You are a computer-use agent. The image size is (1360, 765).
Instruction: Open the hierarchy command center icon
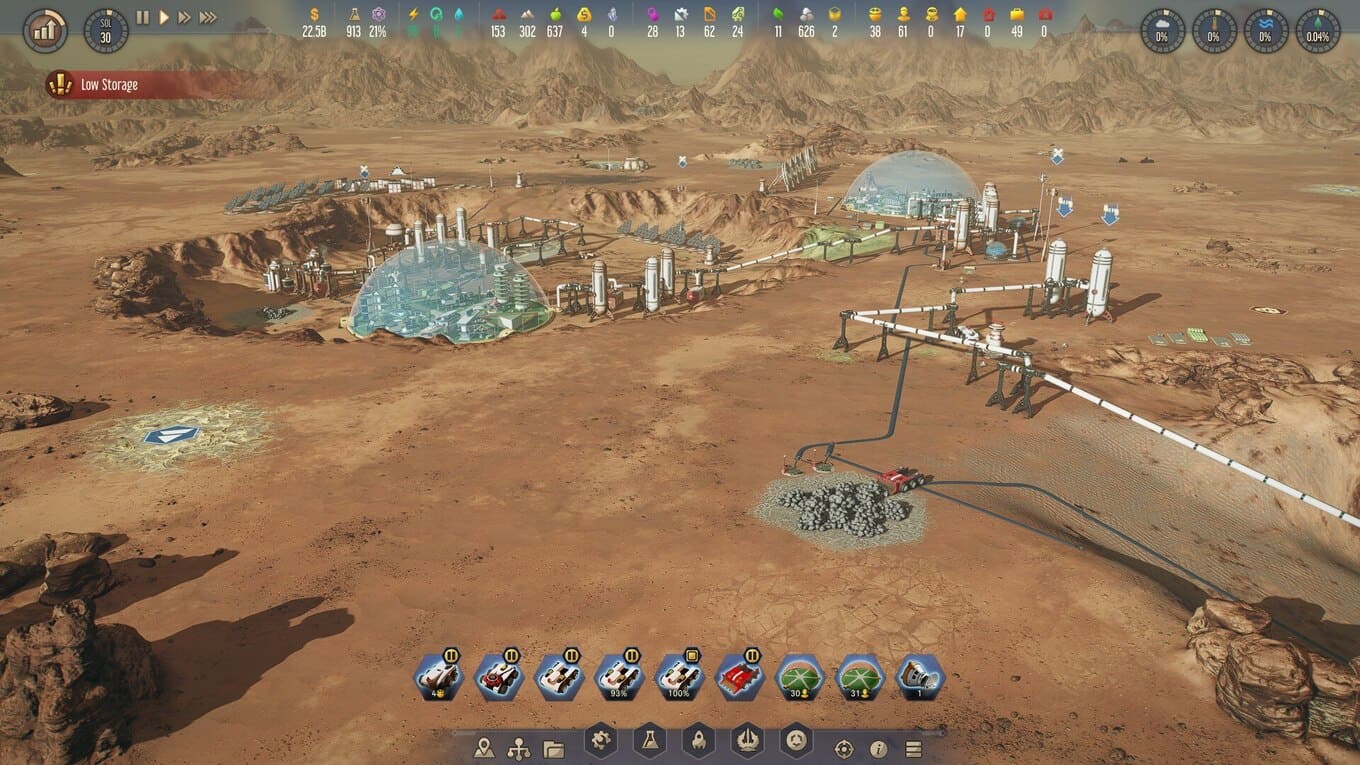coord(519,748)
